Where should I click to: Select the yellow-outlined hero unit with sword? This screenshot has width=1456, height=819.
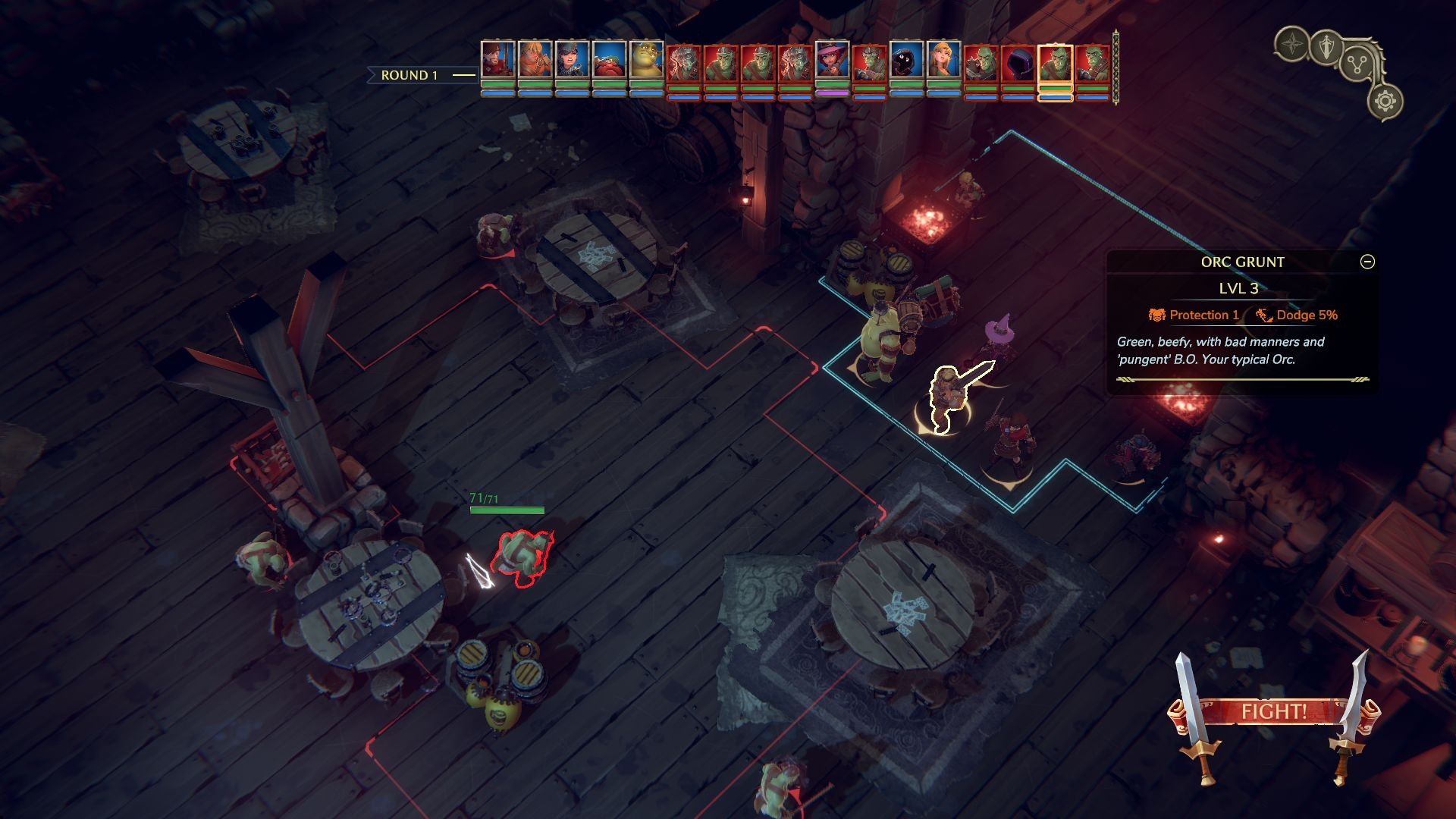946,400
